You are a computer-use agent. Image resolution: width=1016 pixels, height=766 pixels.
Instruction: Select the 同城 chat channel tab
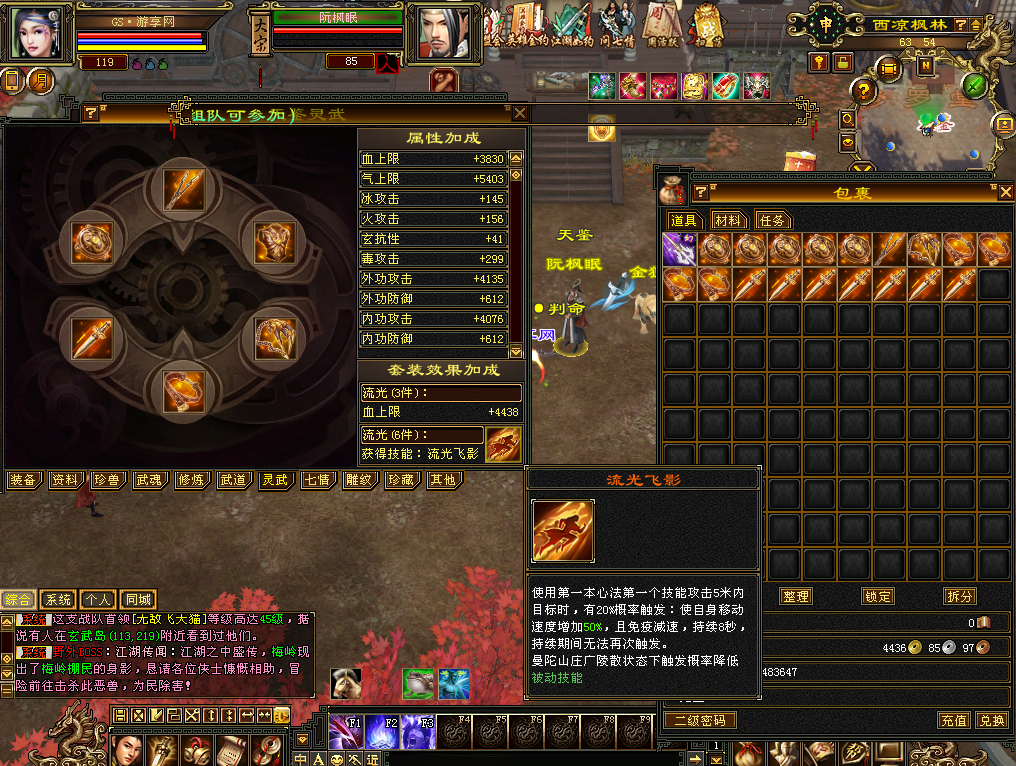tap(139, 600)
